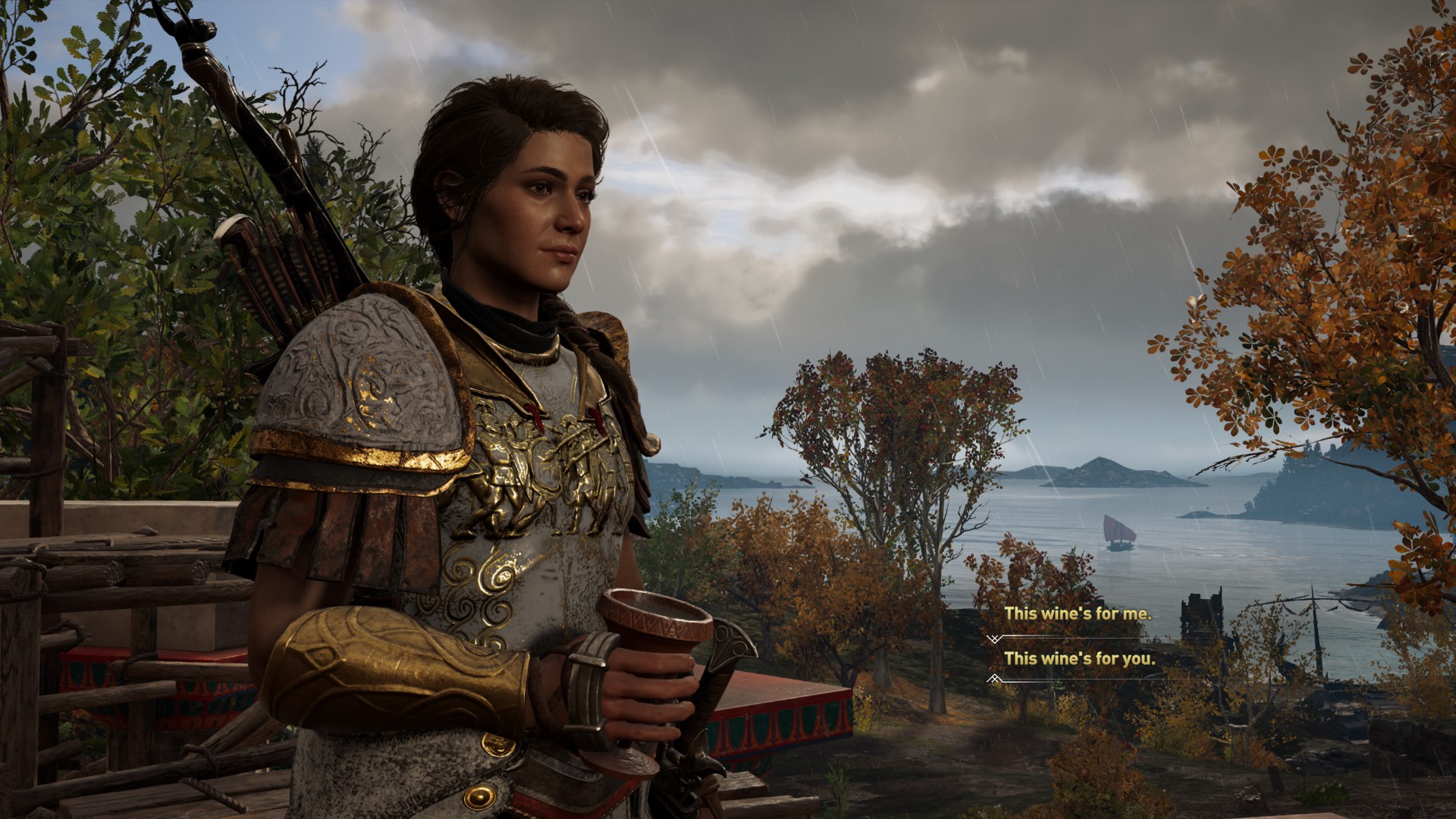
Task: Choose the reply "This wine's for me."
Action: click(x=1078, y=614)
